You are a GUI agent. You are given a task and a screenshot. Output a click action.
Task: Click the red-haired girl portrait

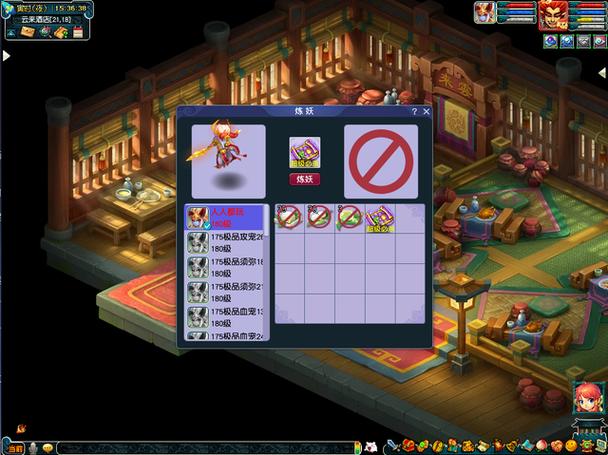(x=588, y=400)
